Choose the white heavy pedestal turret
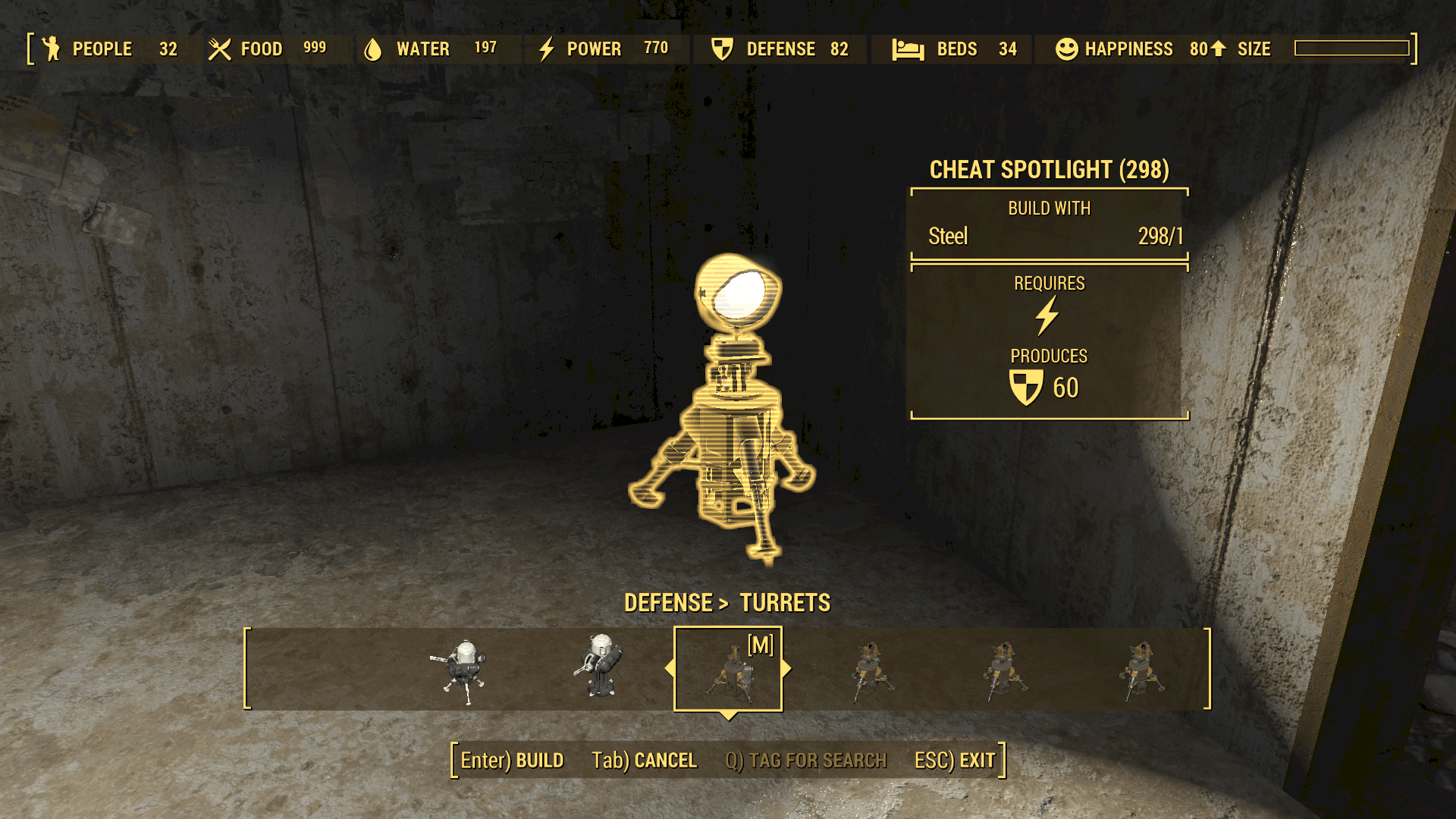Viewport: 1456px width, 819px height. (600, 667)
